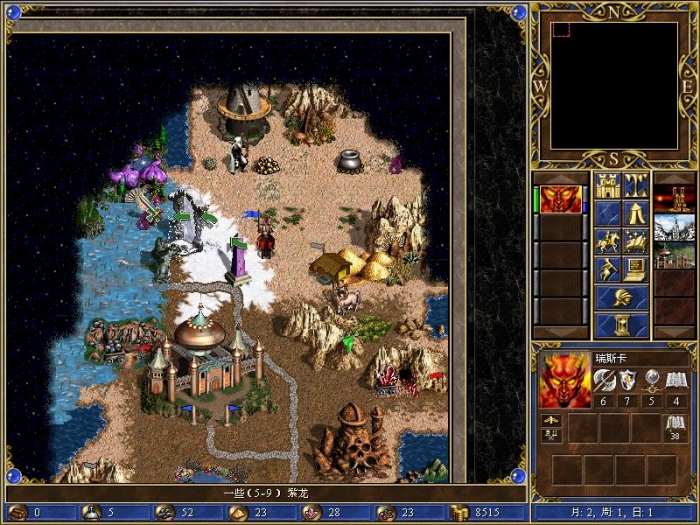
Task: Click the horseman move hero button
Action: click(607, 241)
